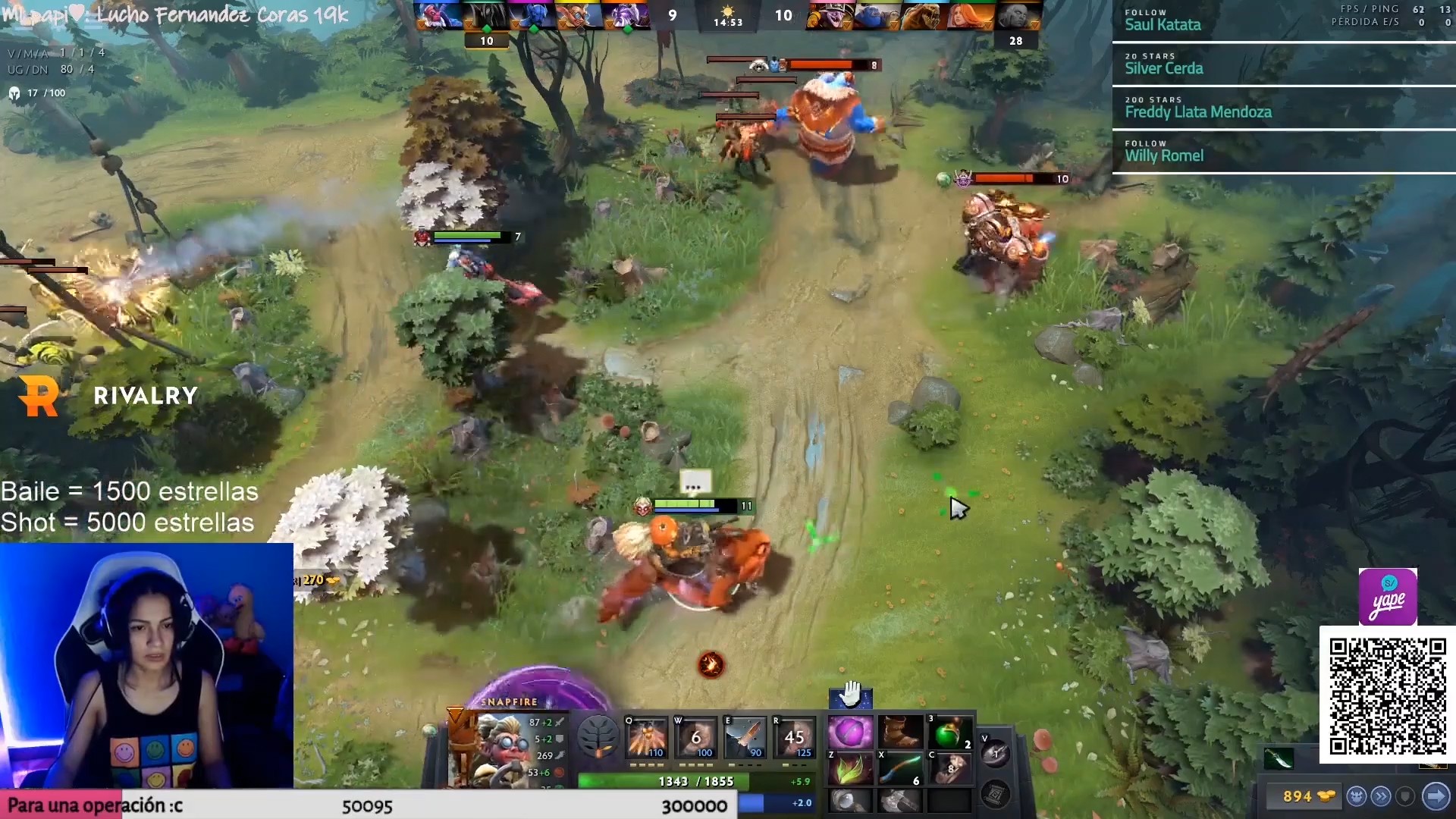Image resolution: width=1456 pixels, height=819 pixels.
Task: Click the green dagger quick-buy item
Action: click(1279, 758)
